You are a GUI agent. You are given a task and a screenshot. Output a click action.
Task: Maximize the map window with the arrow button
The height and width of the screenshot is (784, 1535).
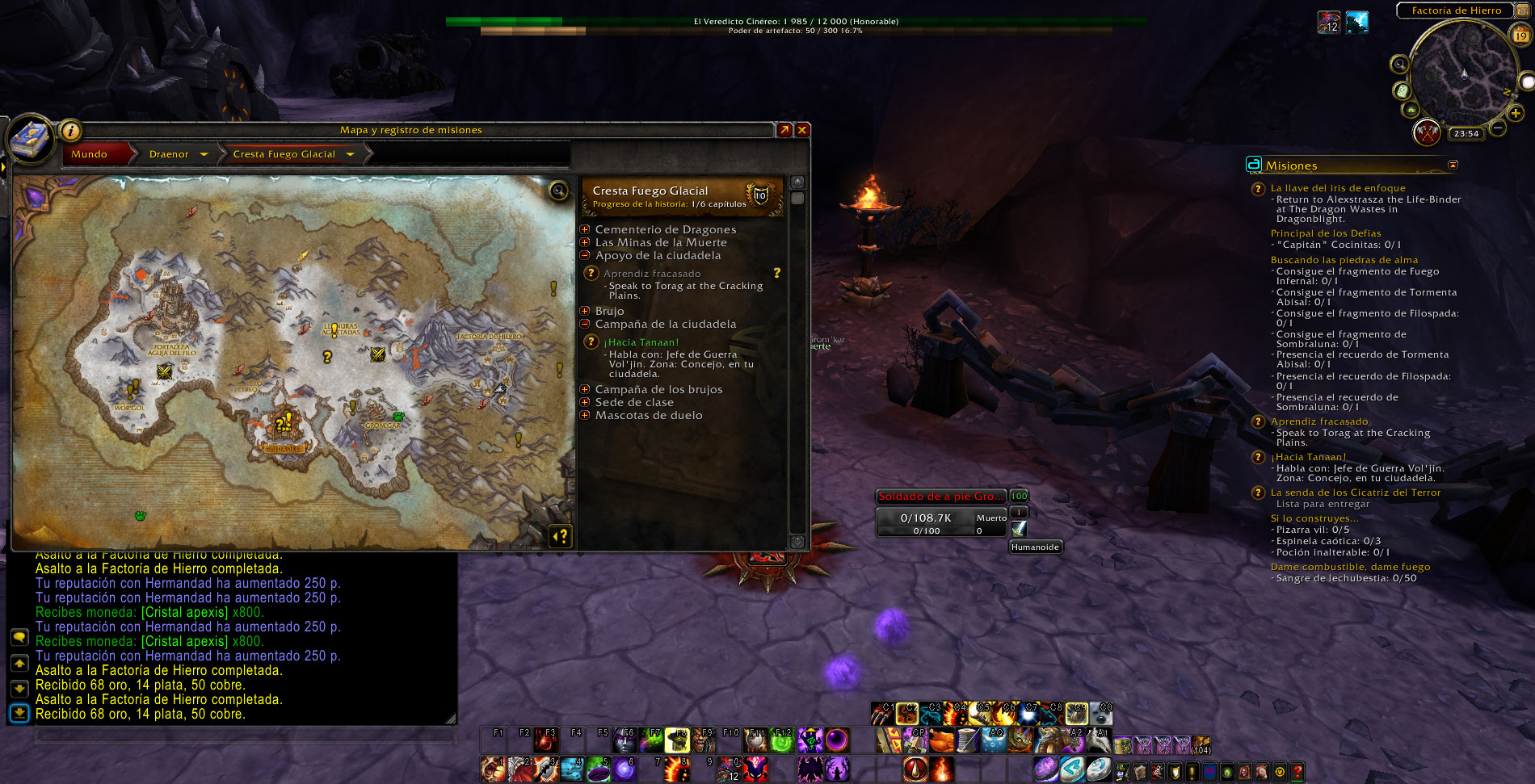[x=784, y=130]
